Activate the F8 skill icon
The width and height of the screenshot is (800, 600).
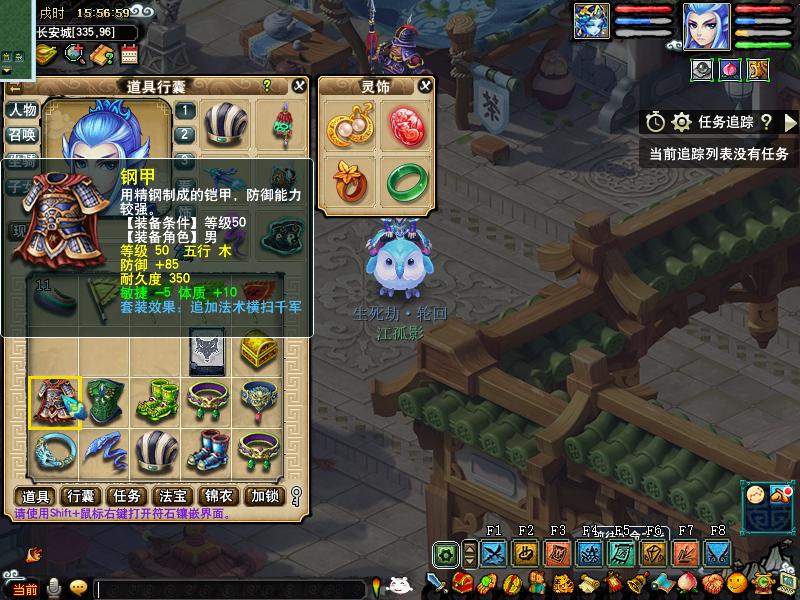717,553
